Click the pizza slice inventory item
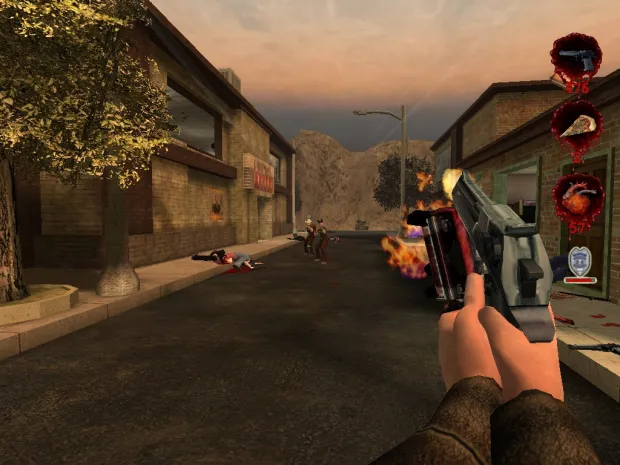This screenshot has height=465, width=620. pyautogui.click(x=576, y=124)
